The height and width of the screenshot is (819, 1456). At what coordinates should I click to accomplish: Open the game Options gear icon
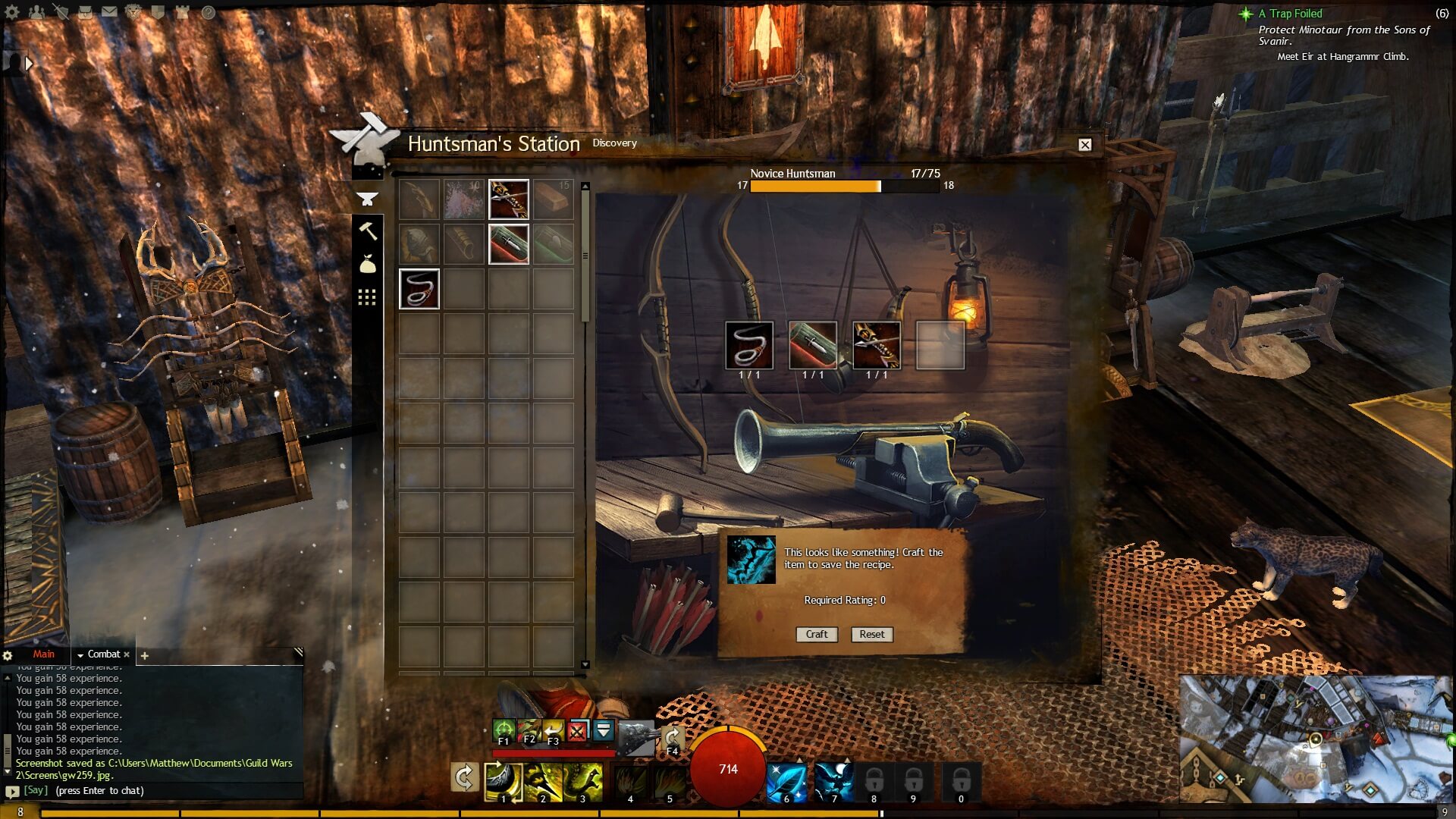tap(12, 12)
